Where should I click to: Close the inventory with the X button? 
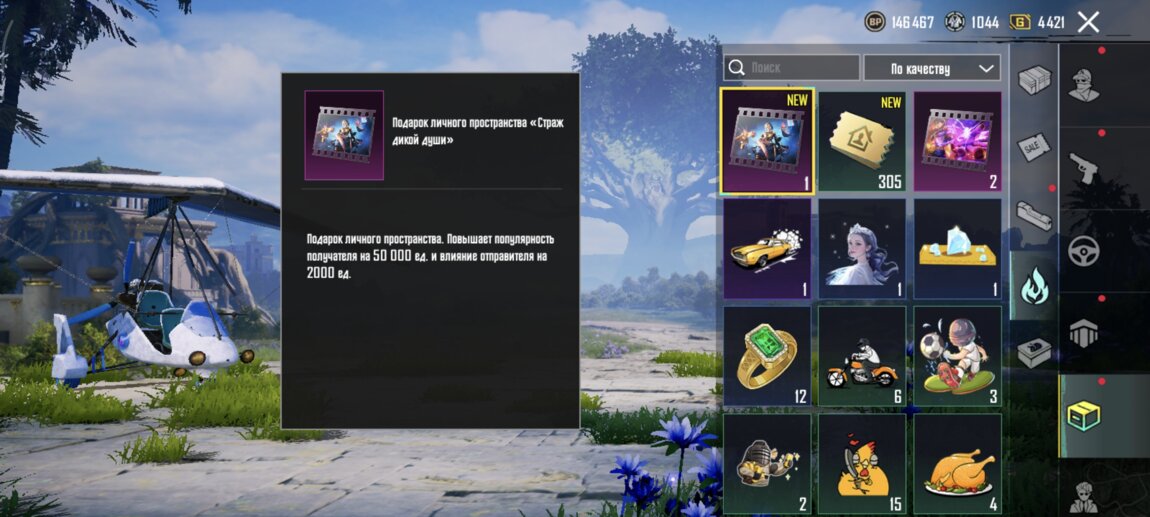pyautogui.click(x=1089, y=22)
